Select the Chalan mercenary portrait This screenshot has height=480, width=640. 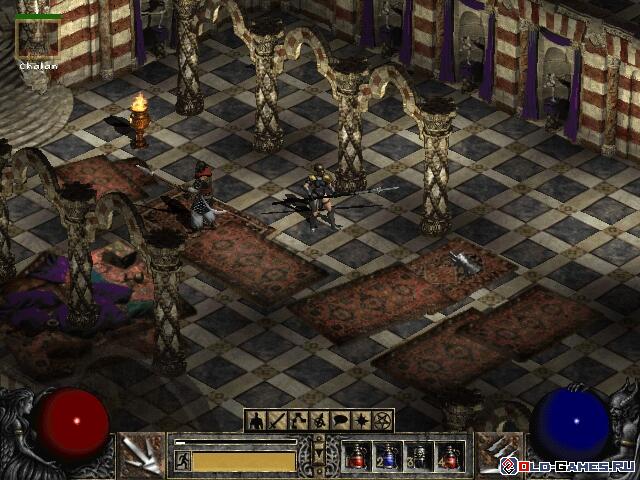coord(37,36)
